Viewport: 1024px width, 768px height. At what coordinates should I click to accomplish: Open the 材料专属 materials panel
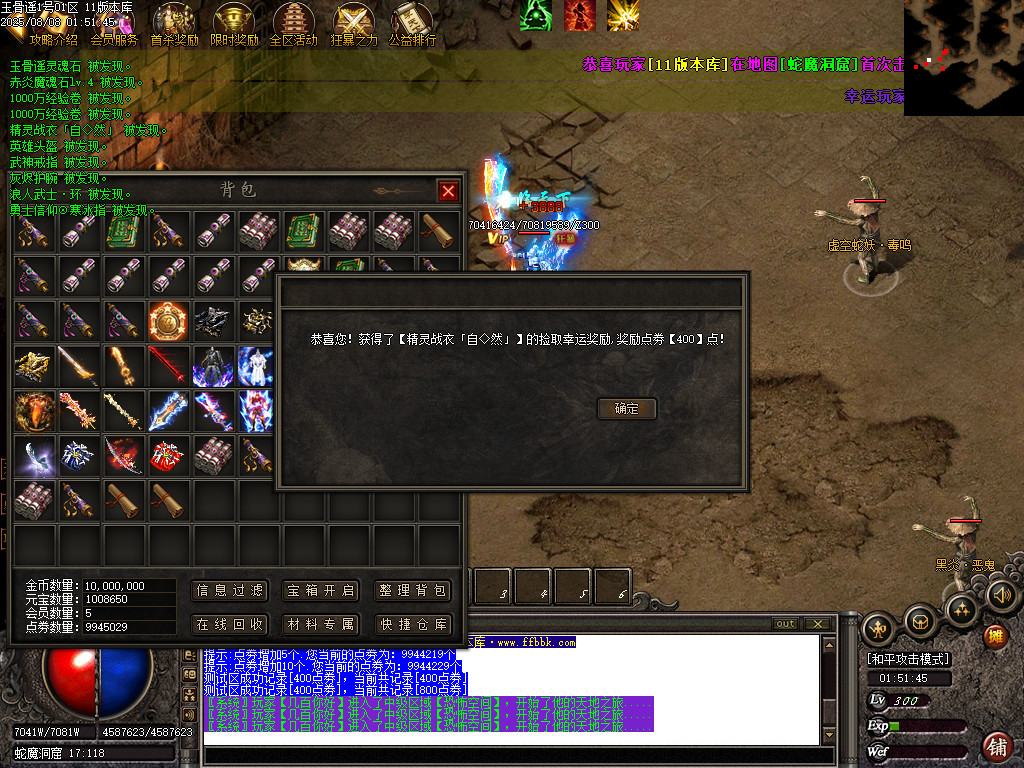(x=320, y=624)
